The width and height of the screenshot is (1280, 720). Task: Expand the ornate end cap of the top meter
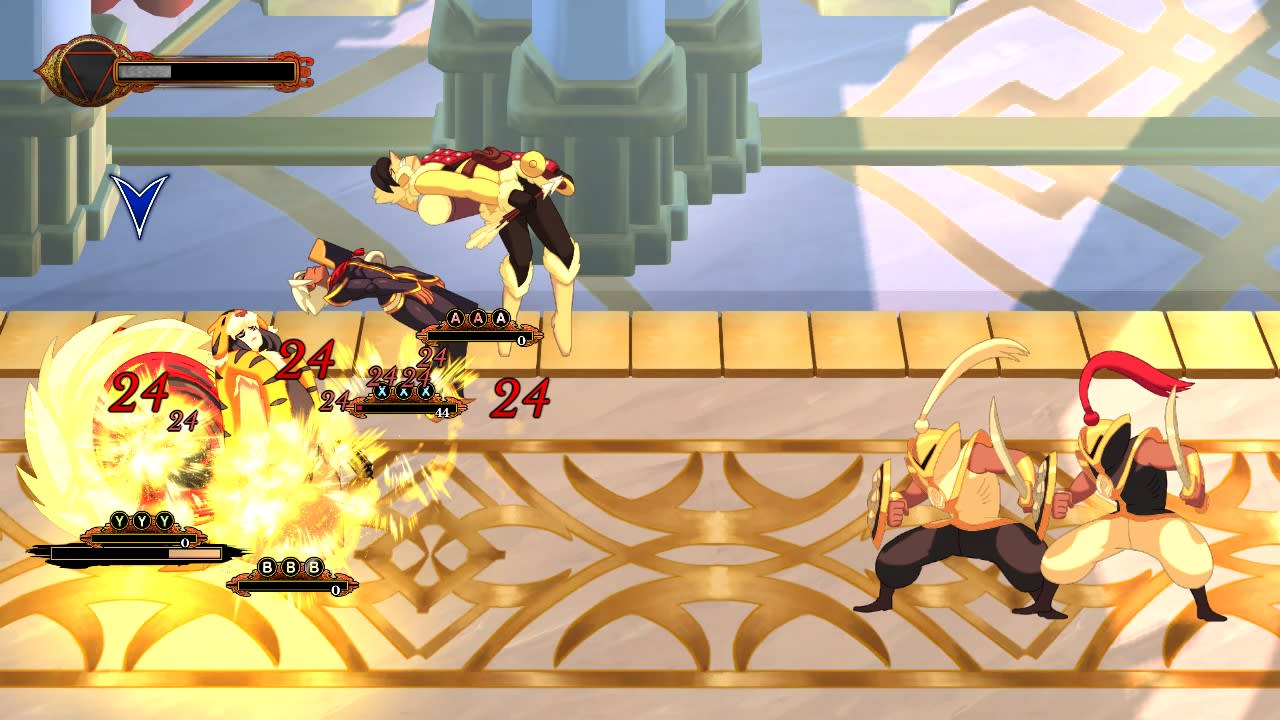(x=300, y=72)
